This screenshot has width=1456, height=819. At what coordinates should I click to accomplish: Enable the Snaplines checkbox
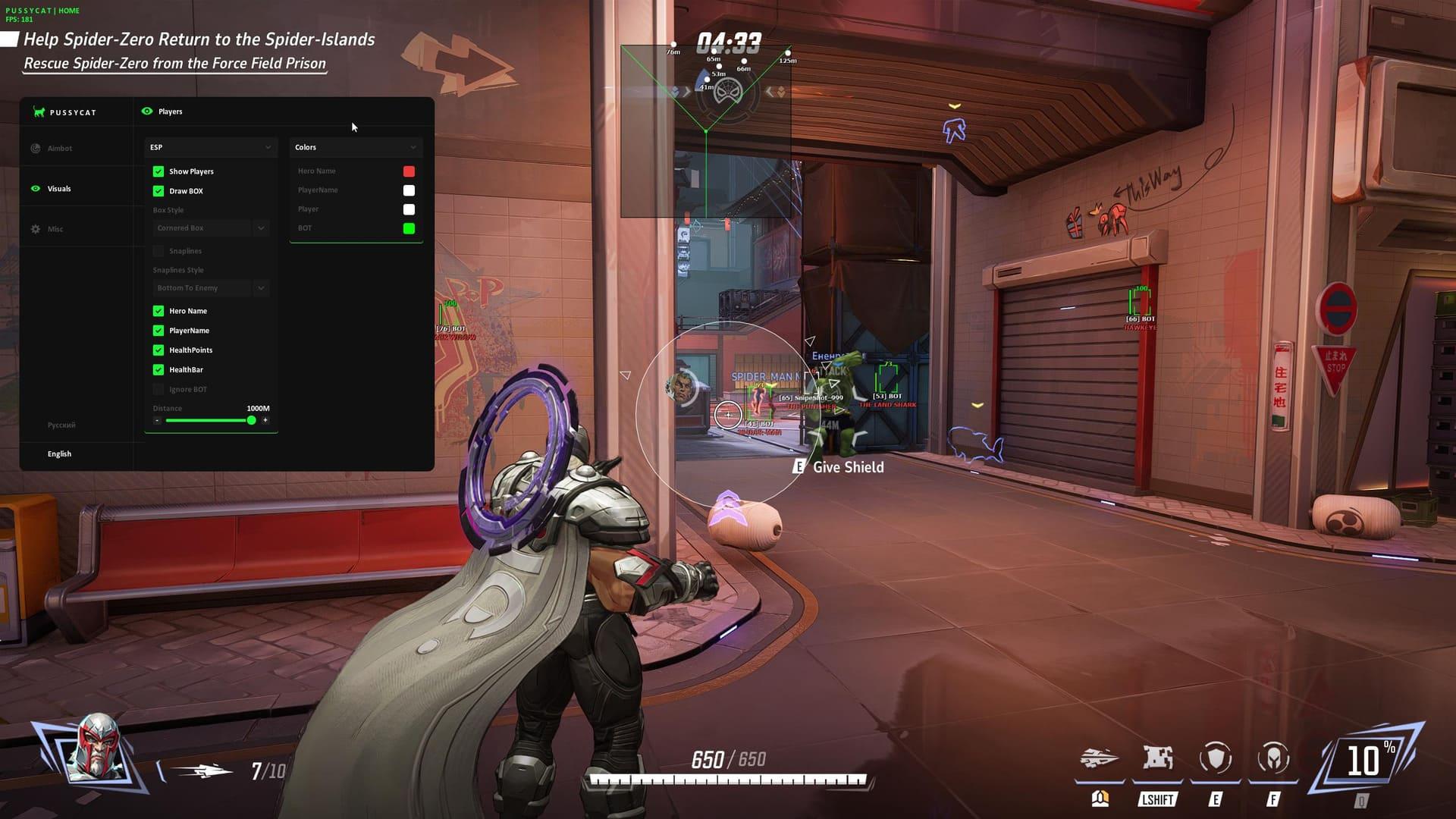tap(158, 250)
